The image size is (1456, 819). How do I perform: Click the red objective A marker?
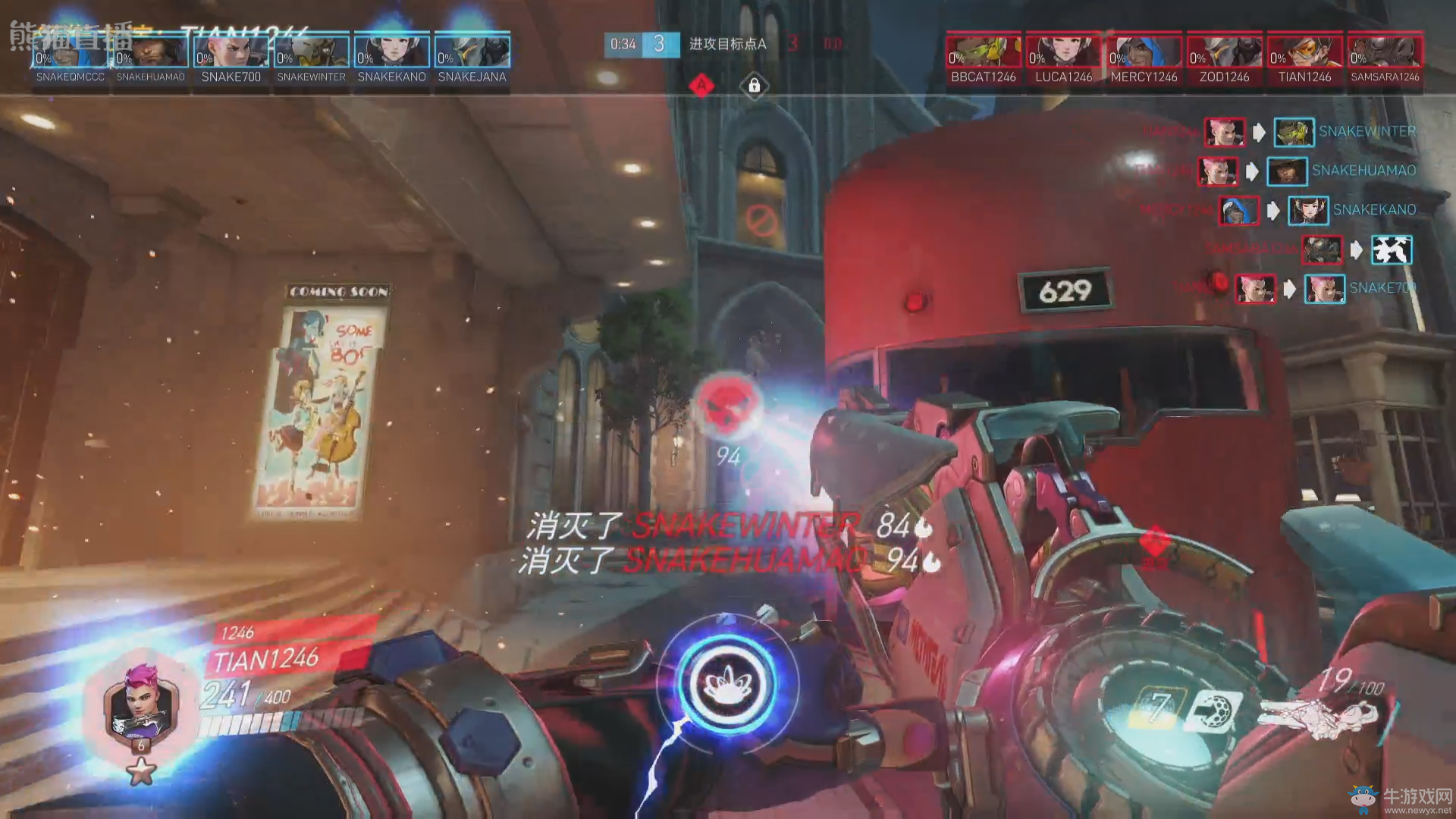(x=701, y=86)
